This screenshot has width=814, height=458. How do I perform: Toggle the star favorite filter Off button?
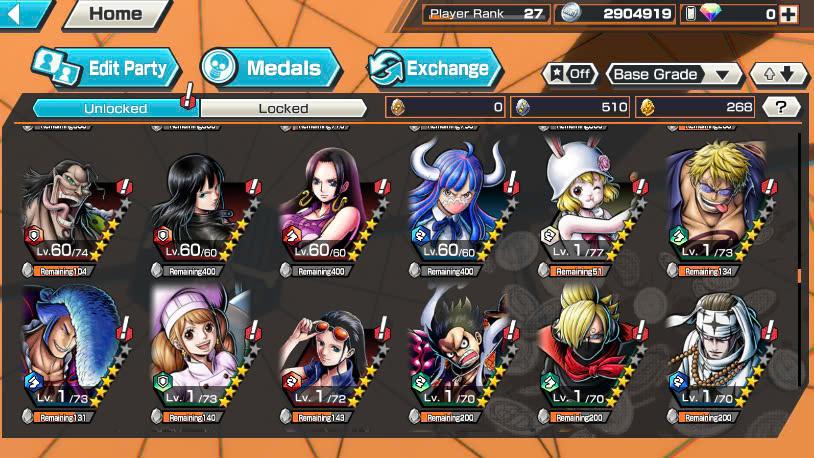570,74
